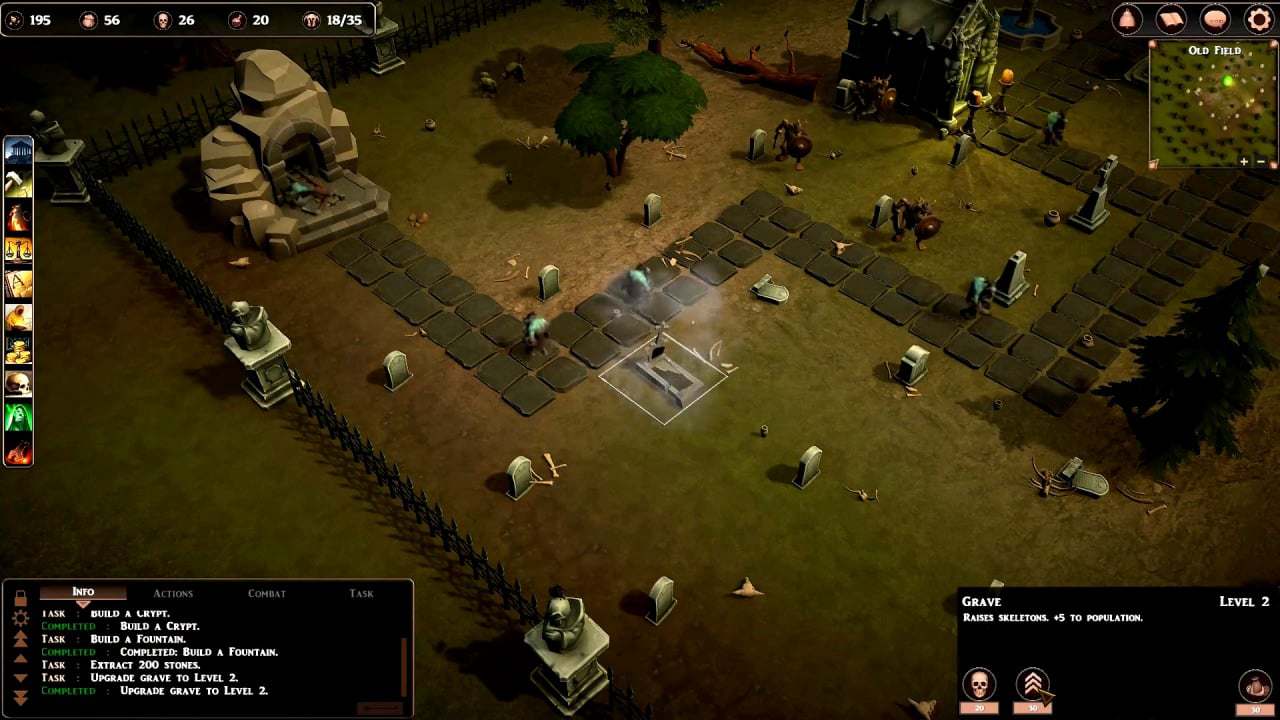Raise a skeleton using the skull icon
The height and width of the screenshot is (720, 1280).
979,685
